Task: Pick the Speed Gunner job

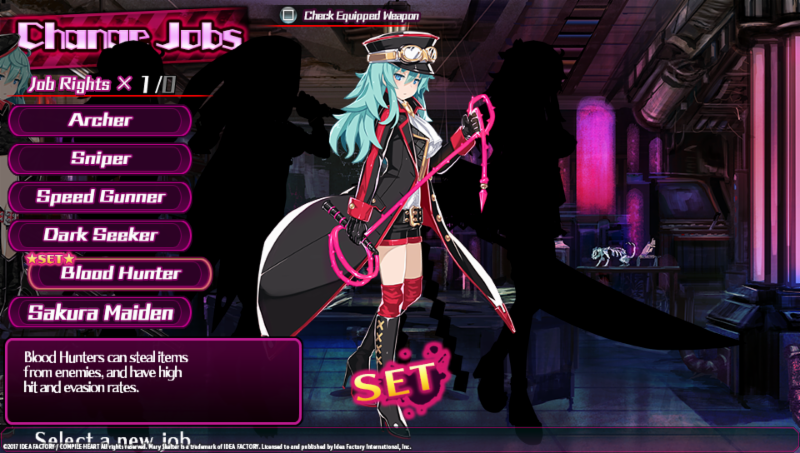Action: tap(100, 196)
